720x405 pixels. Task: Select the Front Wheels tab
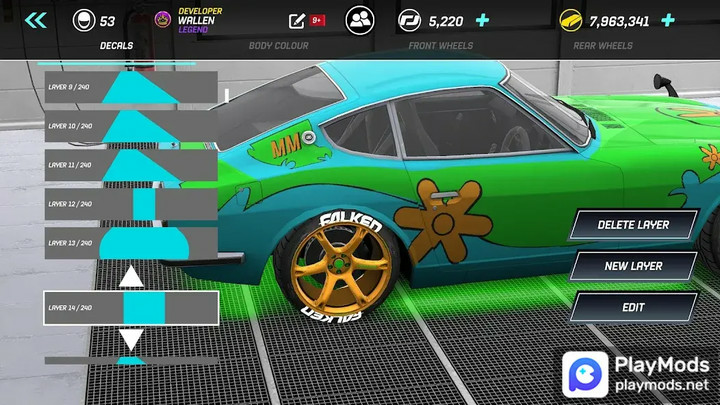click(x=441, y=46)
